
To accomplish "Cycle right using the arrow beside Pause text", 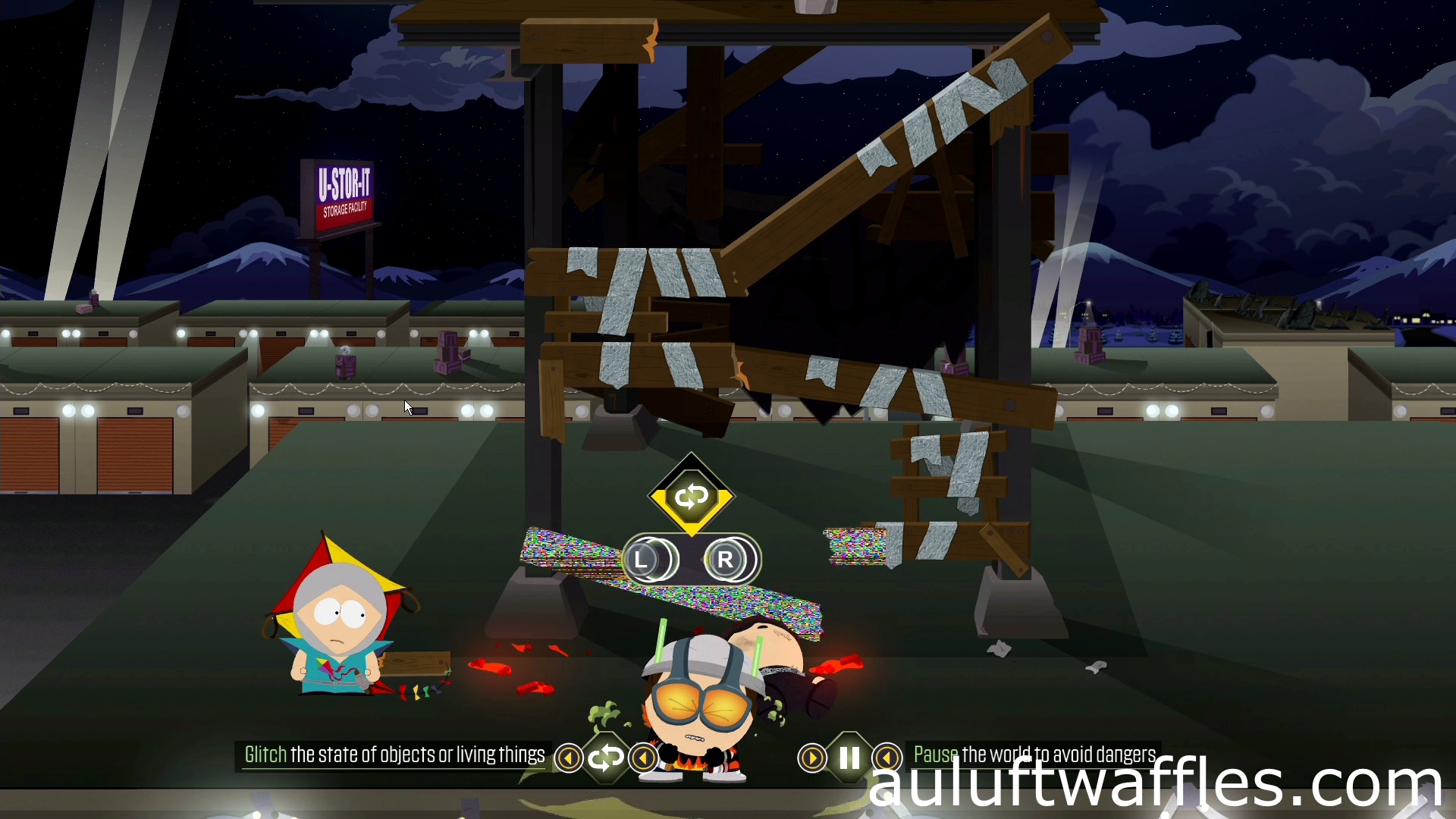I will pyautogui.click(x=887, y=757).
